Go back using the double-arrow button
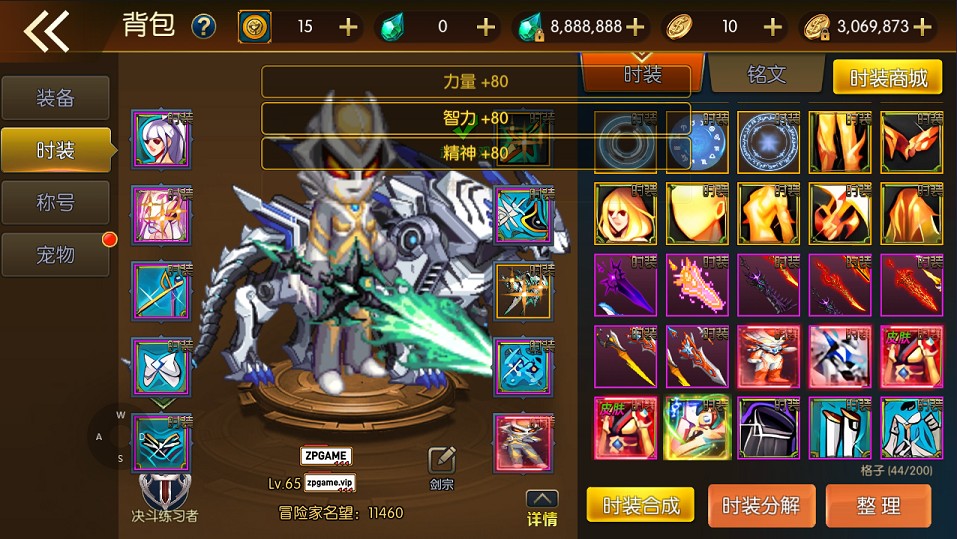Image resolution: width=957 pixels, height=539 pixels. (x=46, y=29)
